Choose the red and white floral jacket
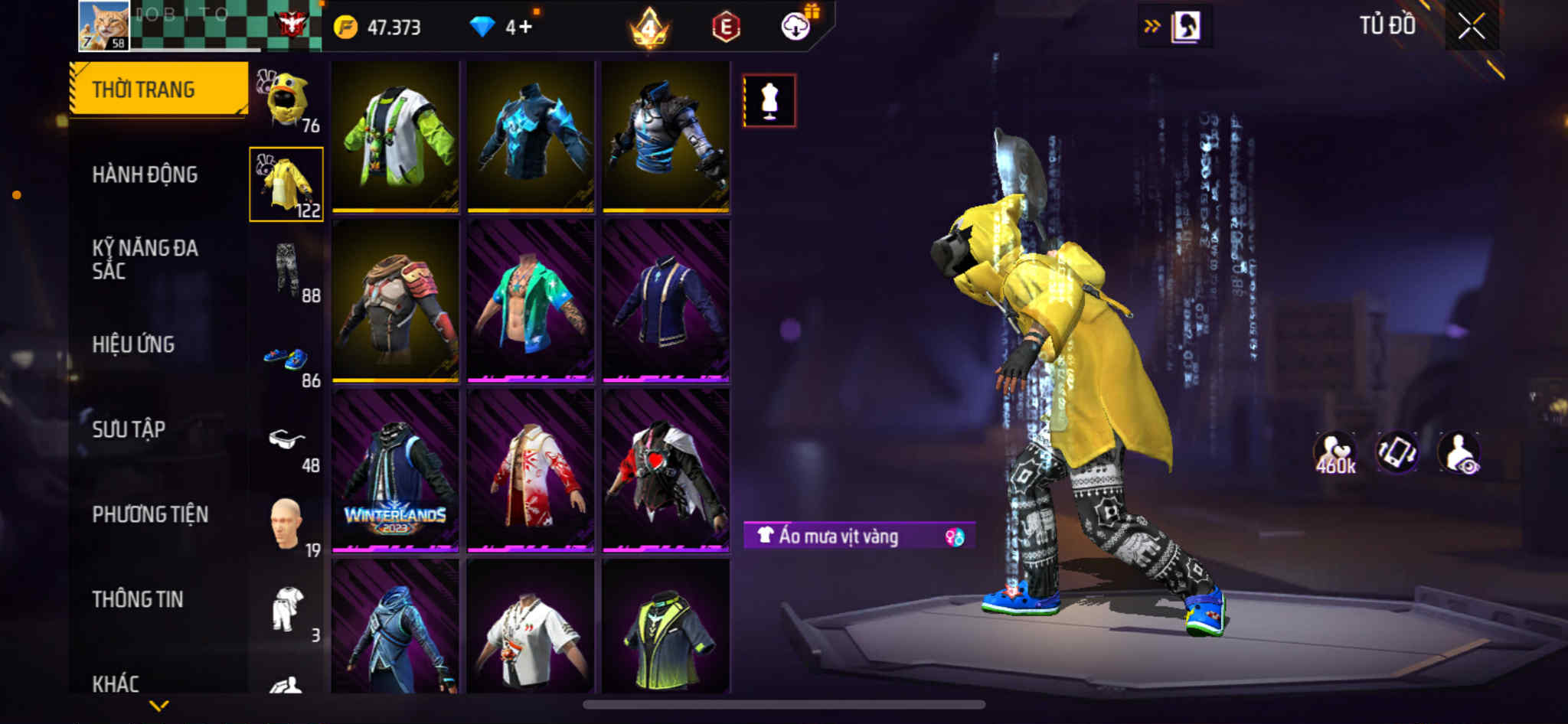1568x724 pixels. tap(531, 470)
